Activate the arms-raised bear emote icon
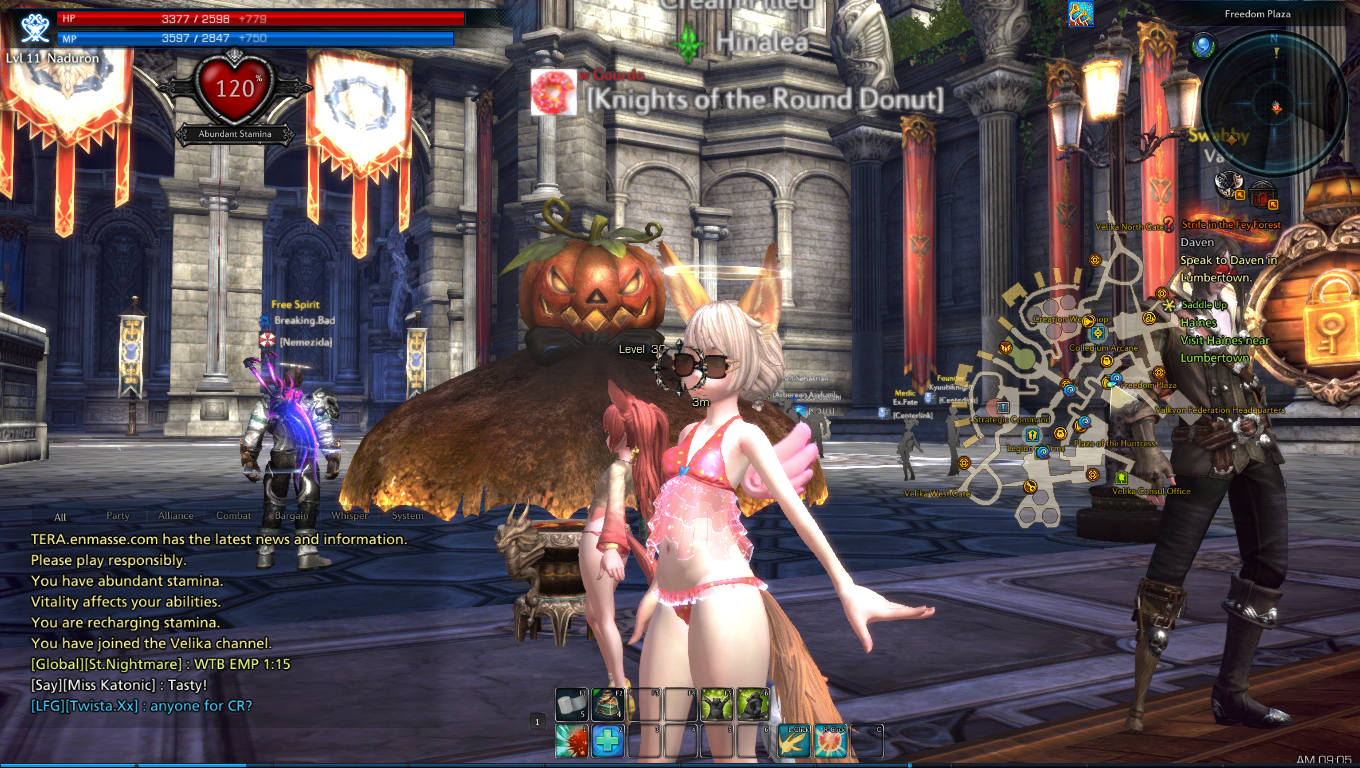 tap(717, 704)
